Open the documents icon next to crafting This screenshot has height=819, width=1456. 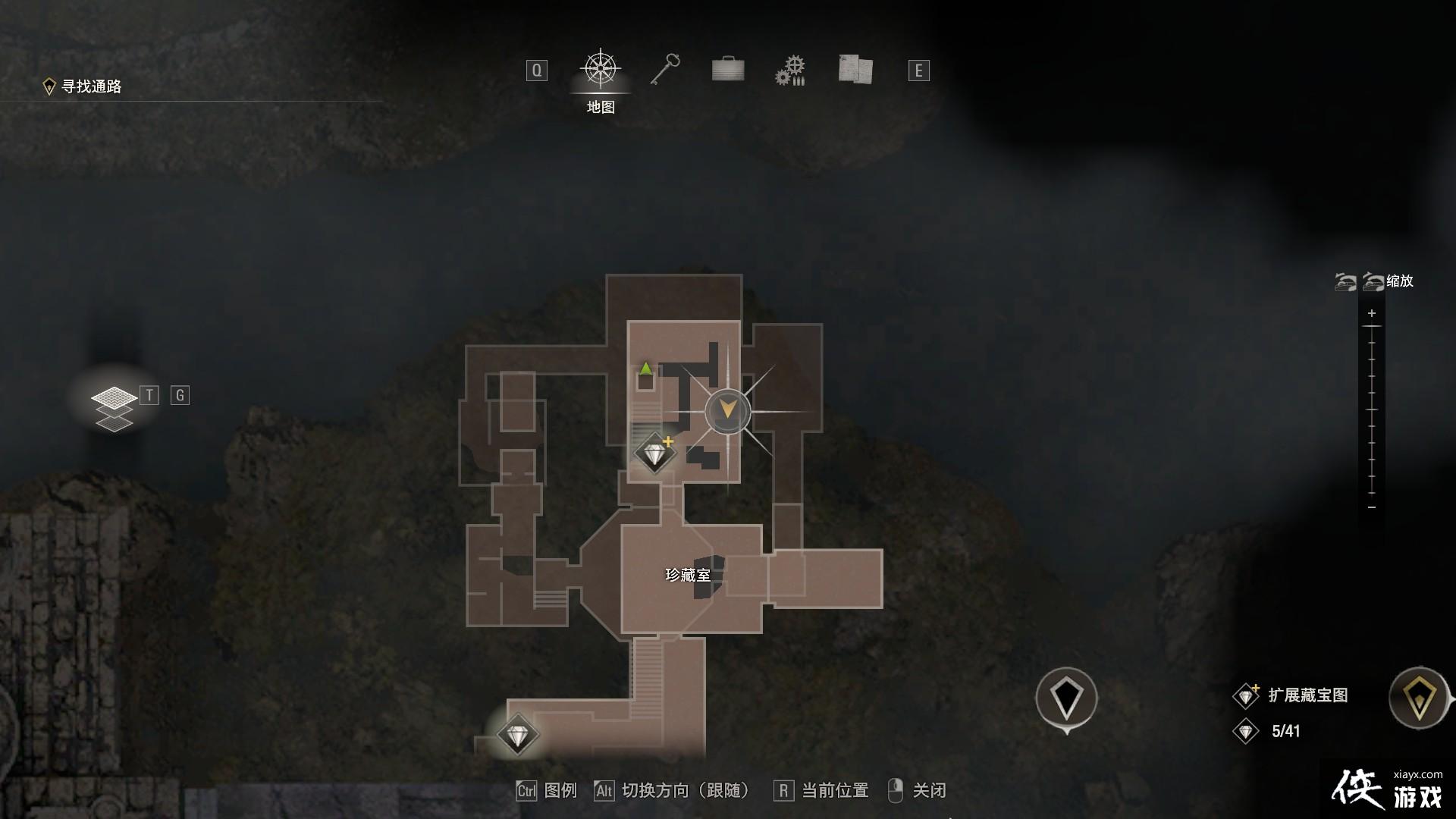click(855, 70)
